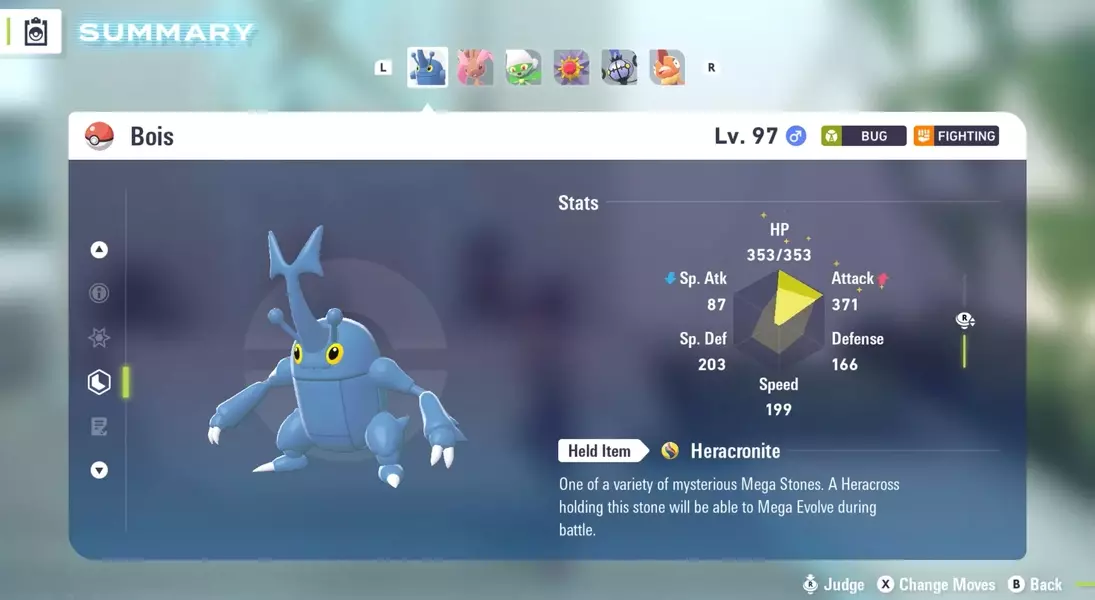View Starmie's summary from the party row
Image resolution: width=1095 pixels, height=600 pixels.
click(x=571, y=68)
